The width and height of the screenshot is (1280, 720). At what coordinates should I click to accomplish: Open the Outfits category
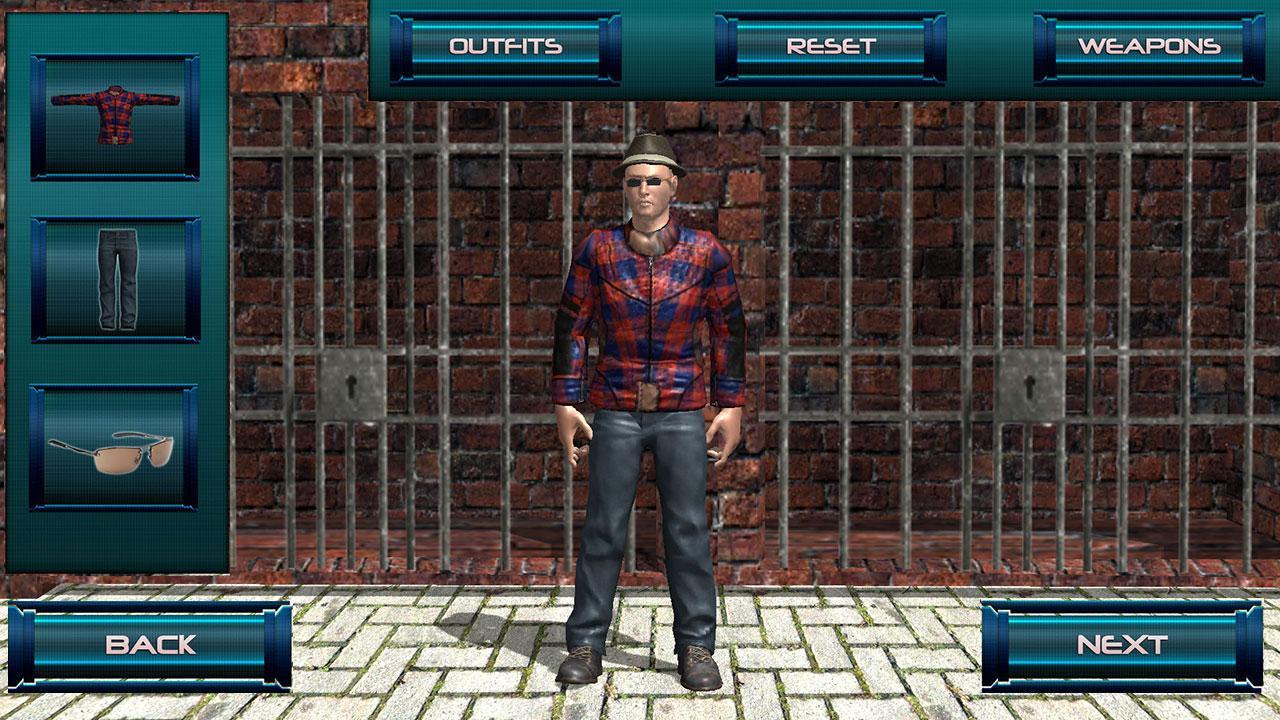[505, 47]
